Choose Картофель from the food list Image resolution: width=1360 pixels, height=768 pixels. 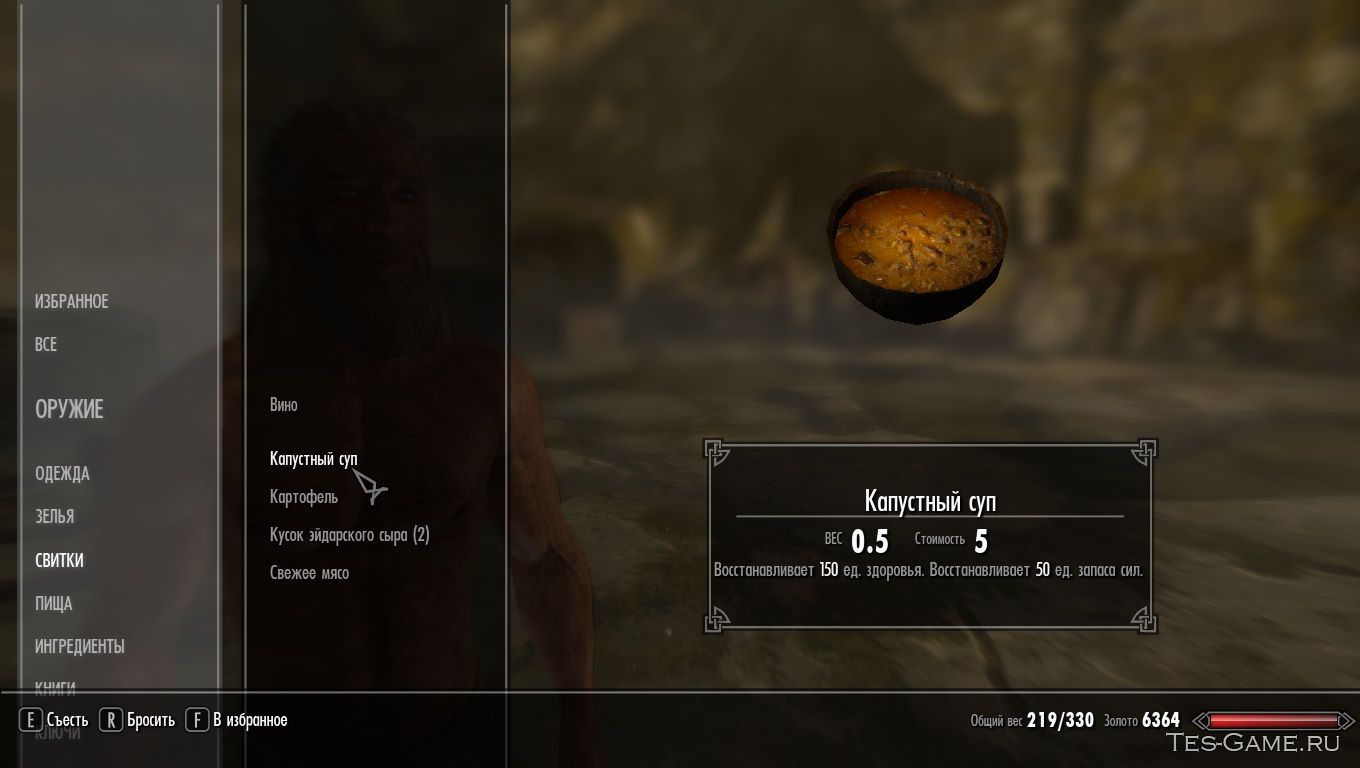coord(303,496)
